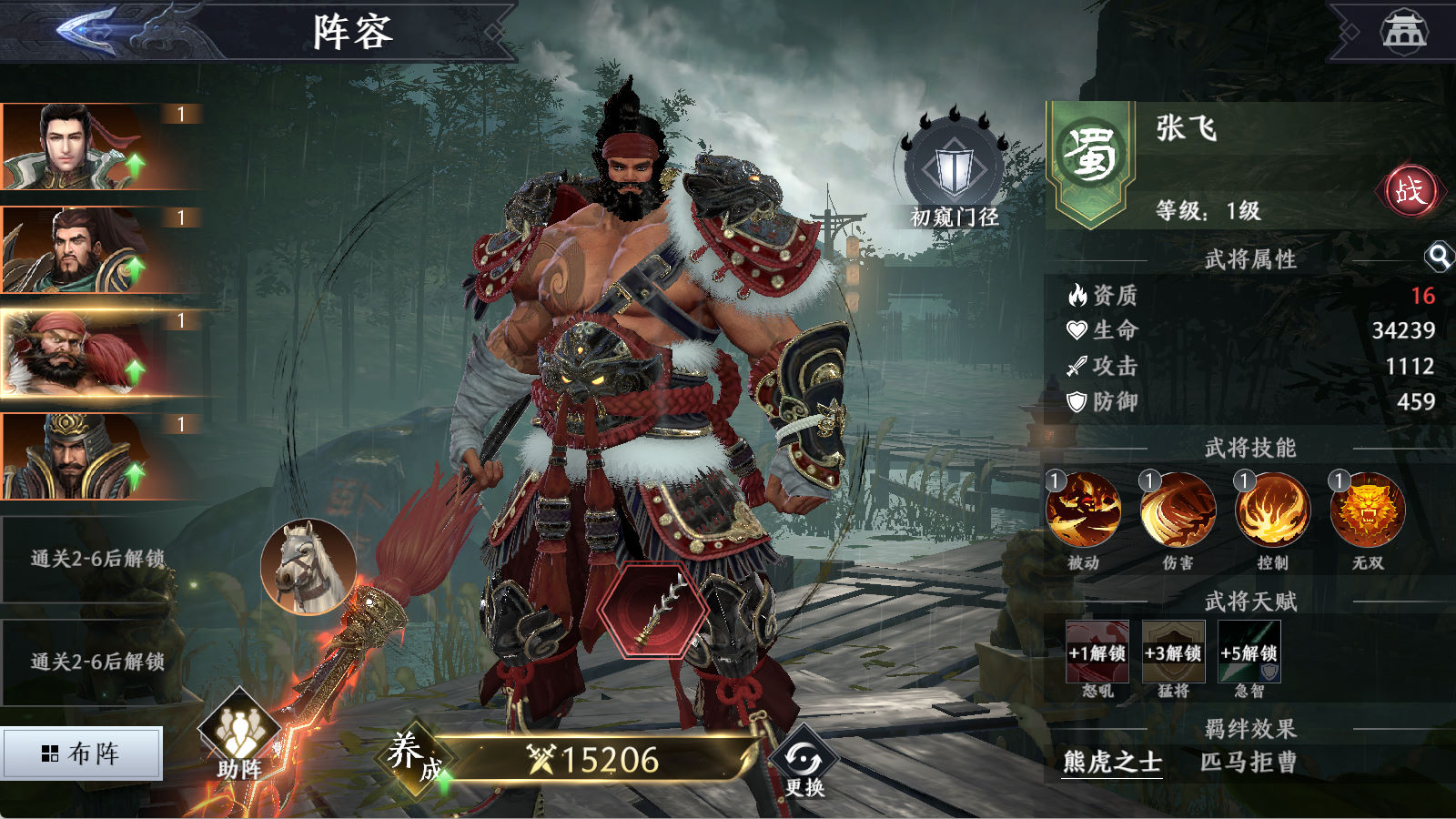The height and width of the screenshot is (819, 1456).
Task: Open the 匹马拒曹 bond effect
Action: tap(1249, 762)
